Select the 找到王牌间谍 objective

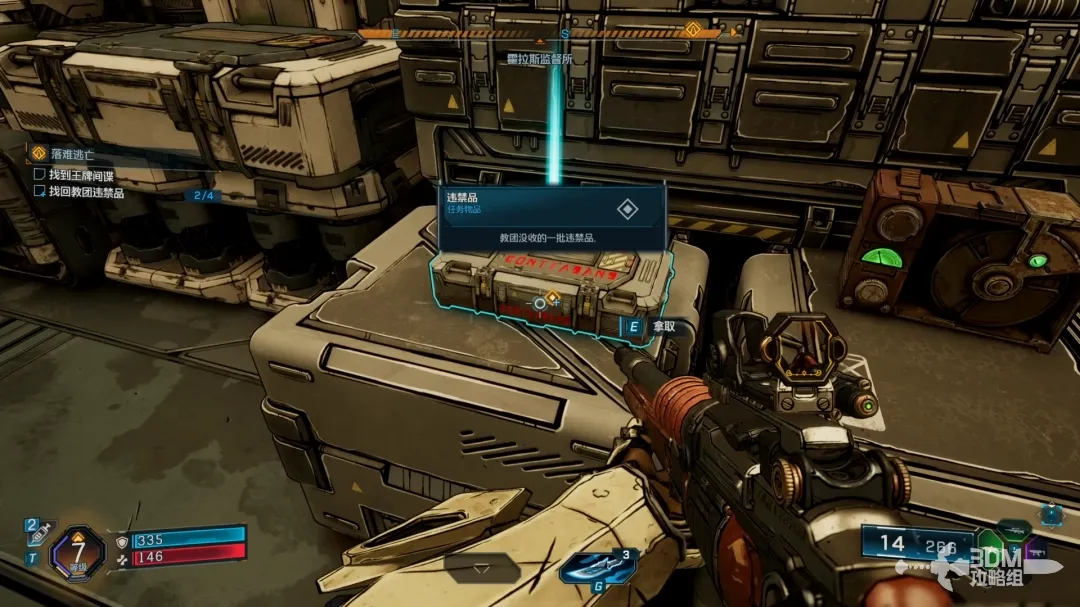pyautogui.click(x=87, y=175)
